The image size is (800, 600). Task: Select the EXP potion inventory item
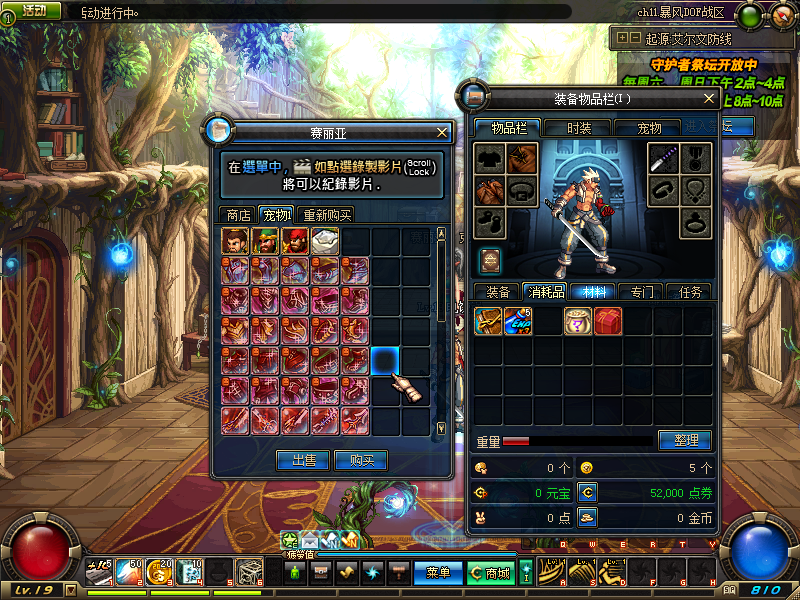coord(518,321)
